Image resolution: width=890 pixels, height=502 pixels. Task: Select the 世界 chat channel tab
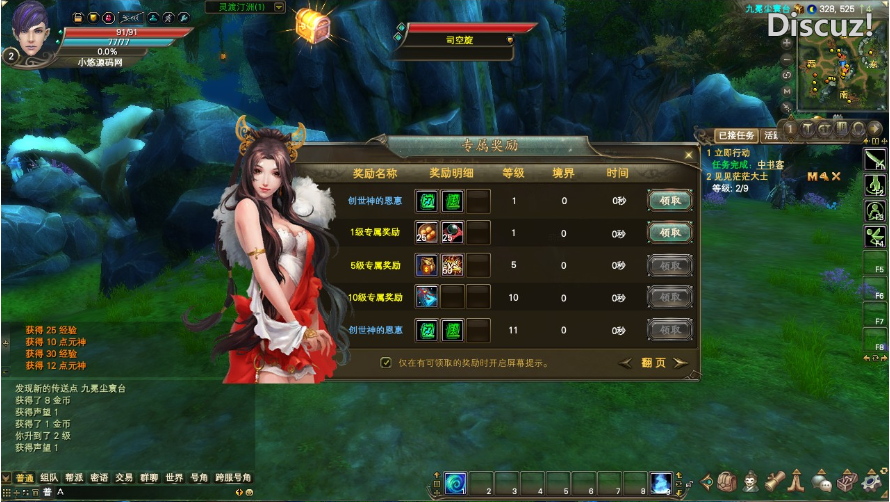click(x=174, y=478)
